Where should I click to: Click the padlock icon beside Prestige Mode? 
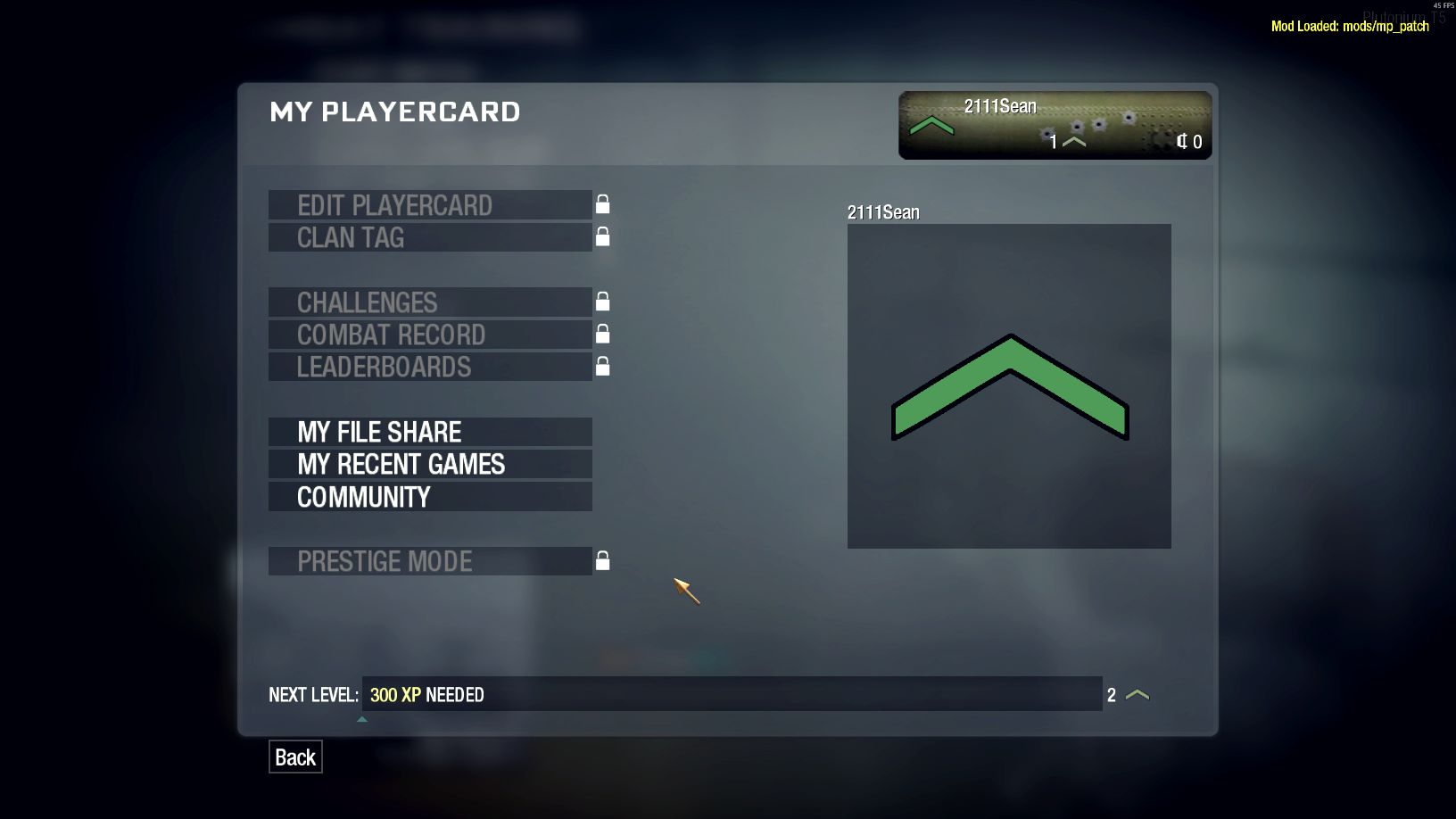click(x=602, y=560)
